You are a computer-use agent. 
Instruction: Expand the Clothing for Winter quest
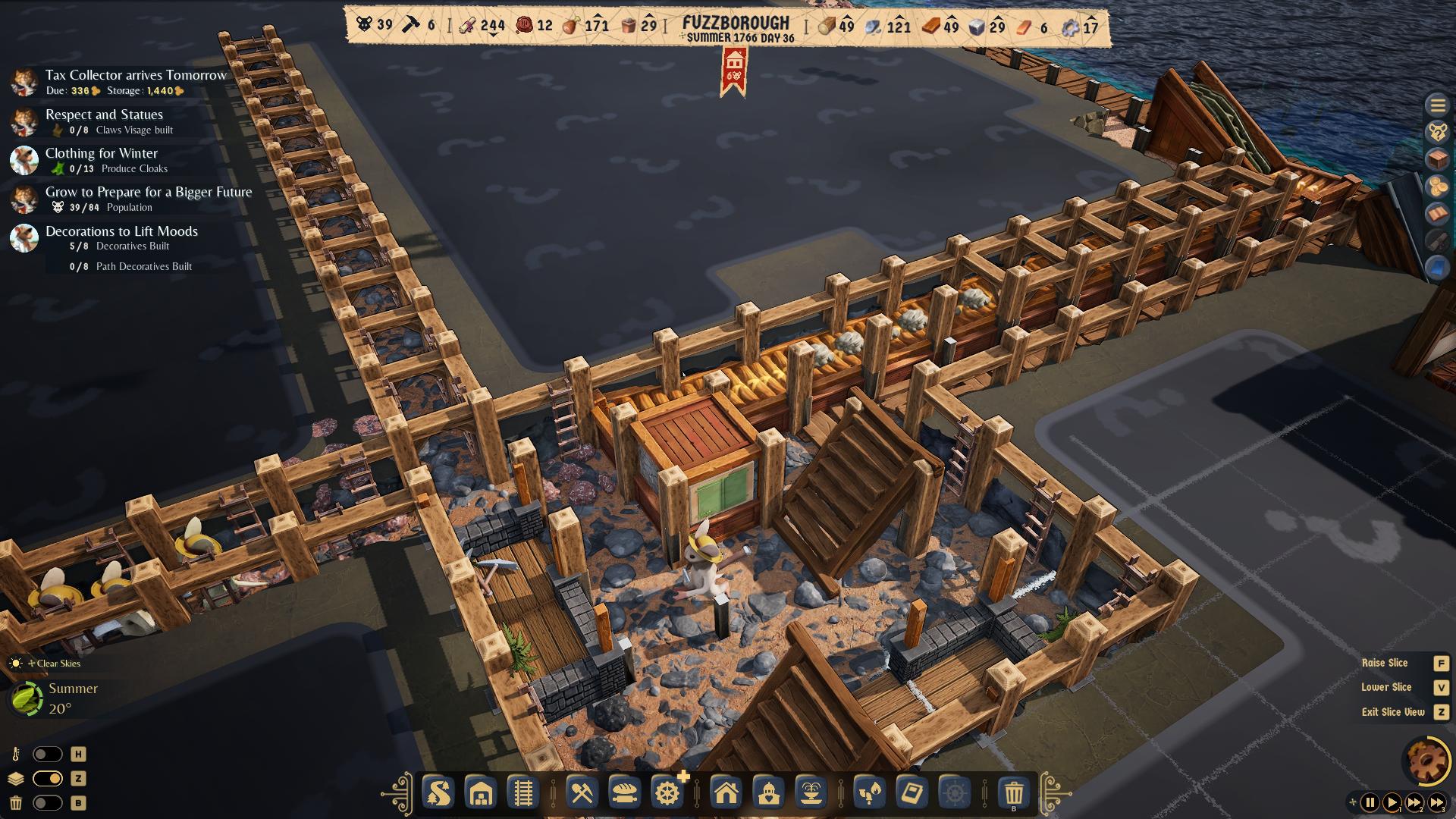(101, 153)
